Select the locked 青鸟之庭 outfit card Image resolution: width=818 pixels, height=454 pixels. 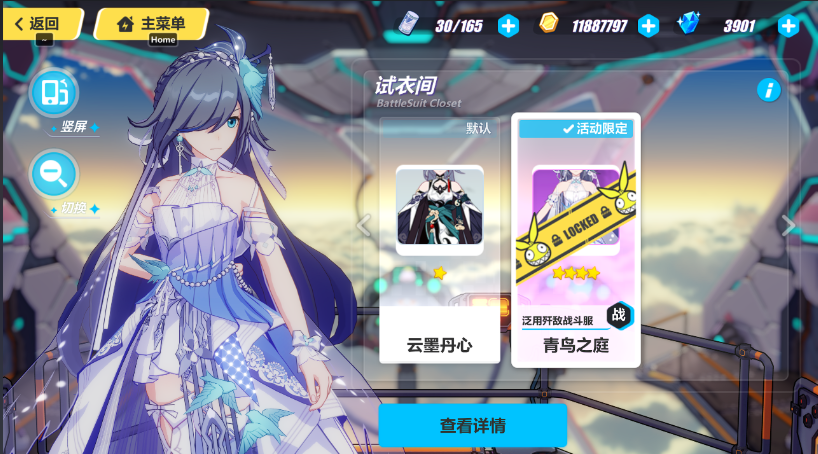point(575,240)
